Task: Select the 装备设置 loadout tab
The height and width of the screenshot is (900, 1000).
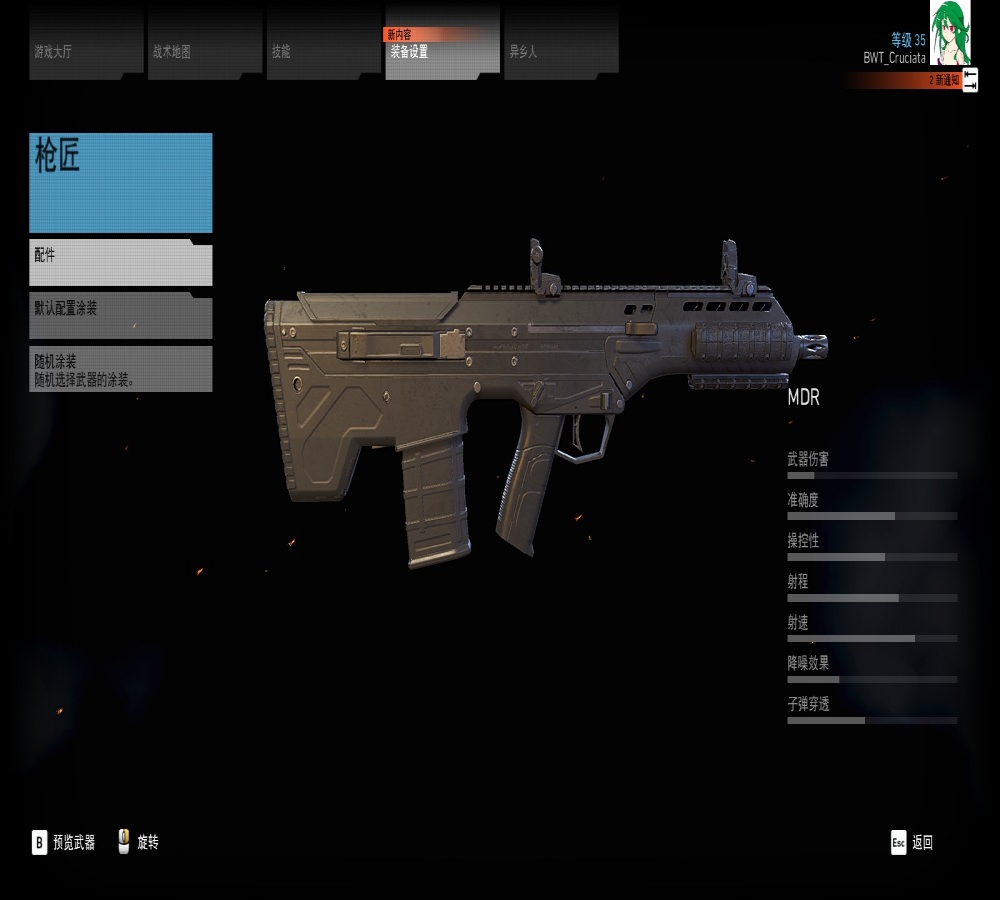Action: pos(442,47)
